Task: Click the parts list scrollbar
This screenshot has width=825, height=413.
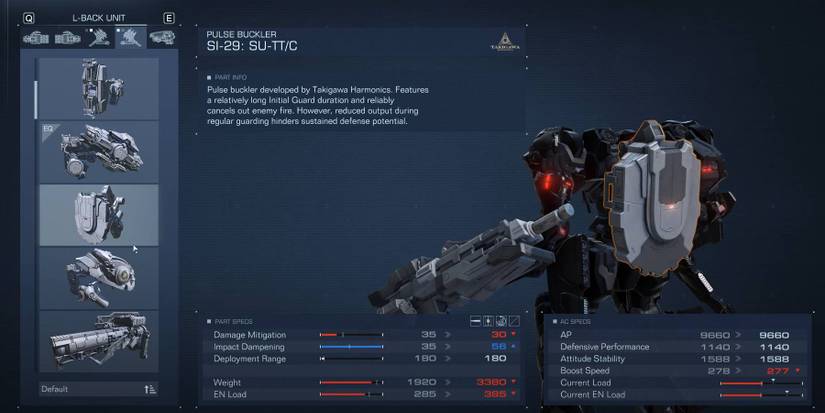Action: point(37,95)
